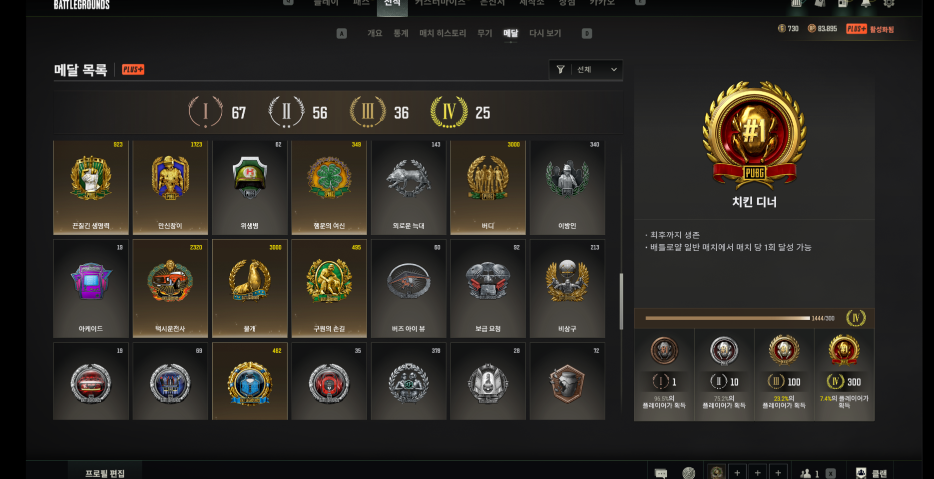The height and width of the screenshot is (479, 934).
Task: Click the 활성화됨 PLUS status button
Action: (871, 29)
